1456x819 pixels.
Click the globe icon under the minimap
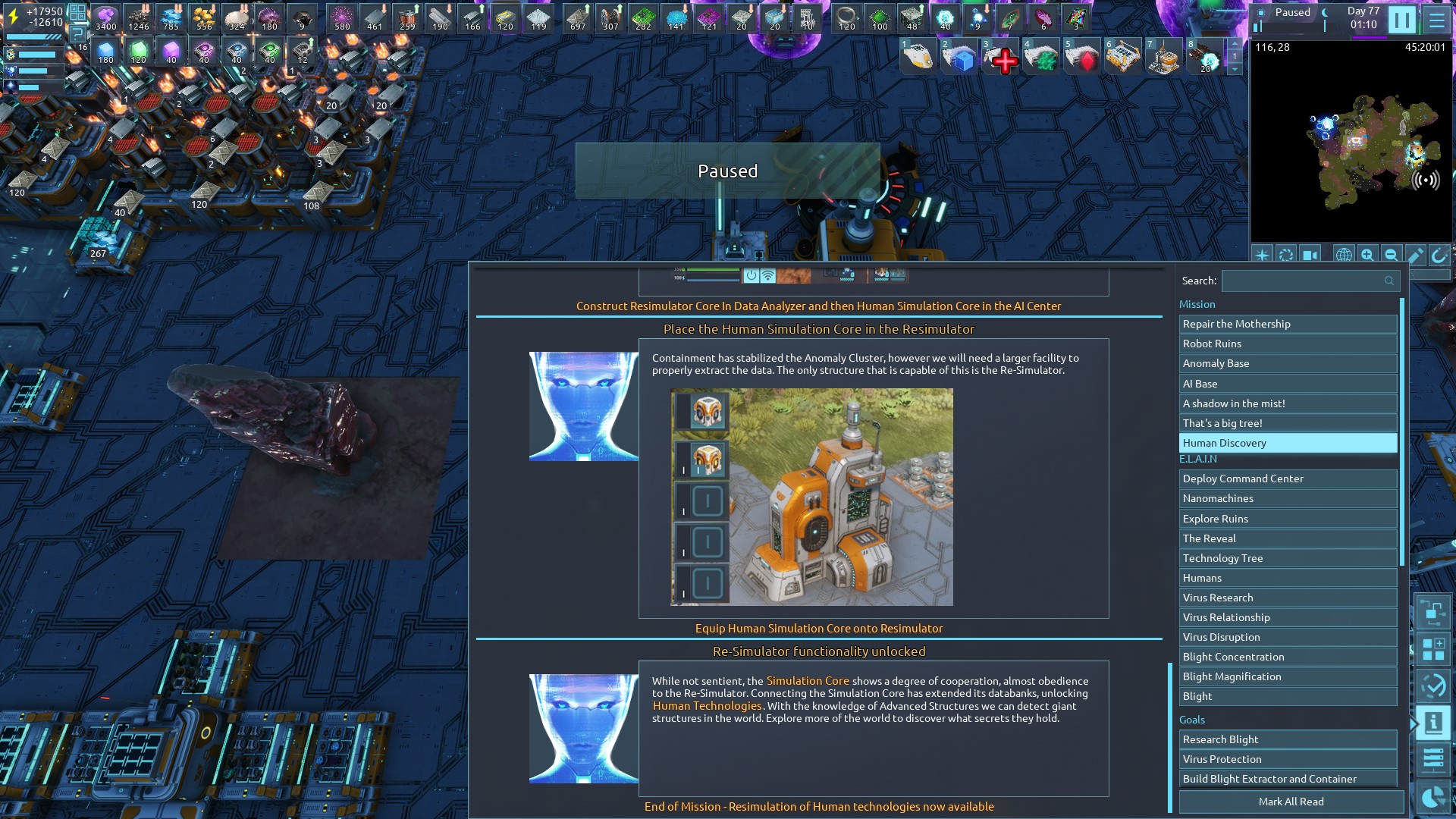coord(1343,255)
